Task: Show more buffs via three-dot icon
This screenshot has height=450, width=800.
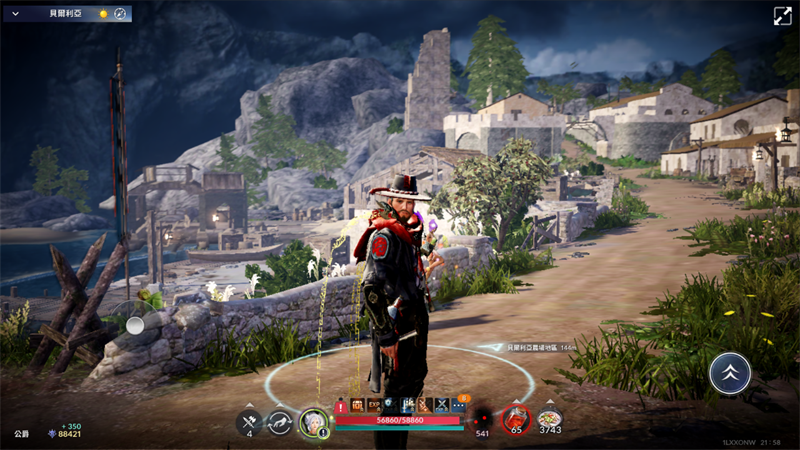Action: point(458,405)
